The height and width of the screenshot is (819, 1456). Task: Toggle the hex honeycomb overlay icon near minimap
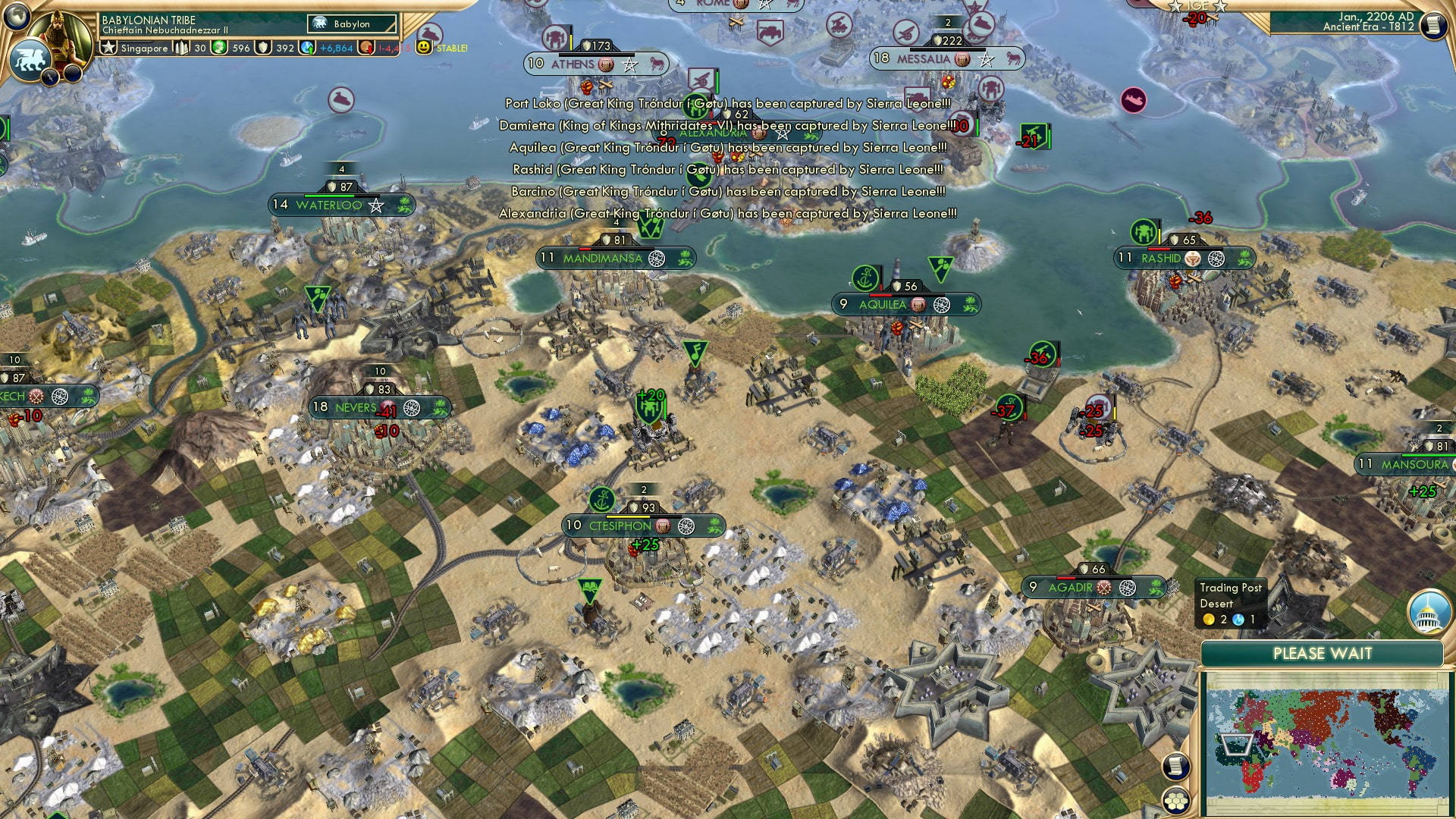[x=1175, y=802]
